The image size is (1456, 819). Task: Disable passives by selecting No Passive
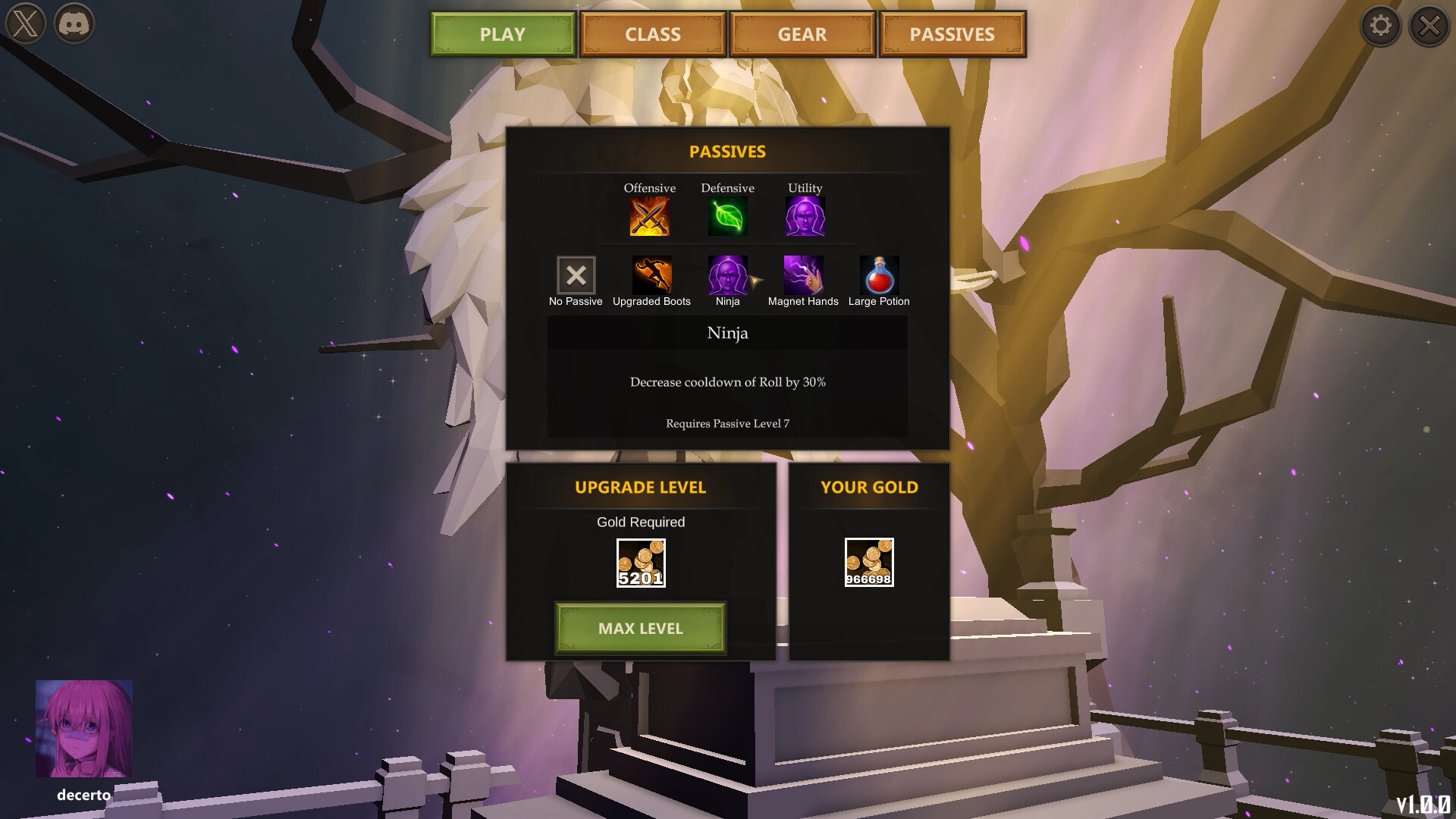[x=576, y=275]
